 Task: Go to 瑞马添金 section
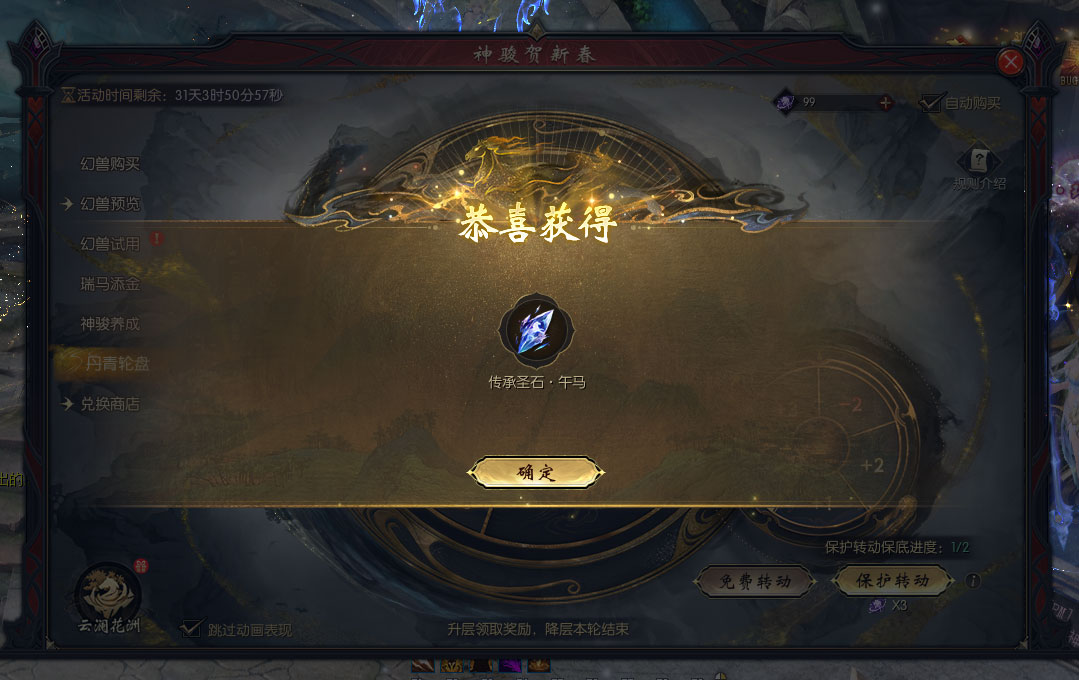pyautogui.click(x=110, y=284)
